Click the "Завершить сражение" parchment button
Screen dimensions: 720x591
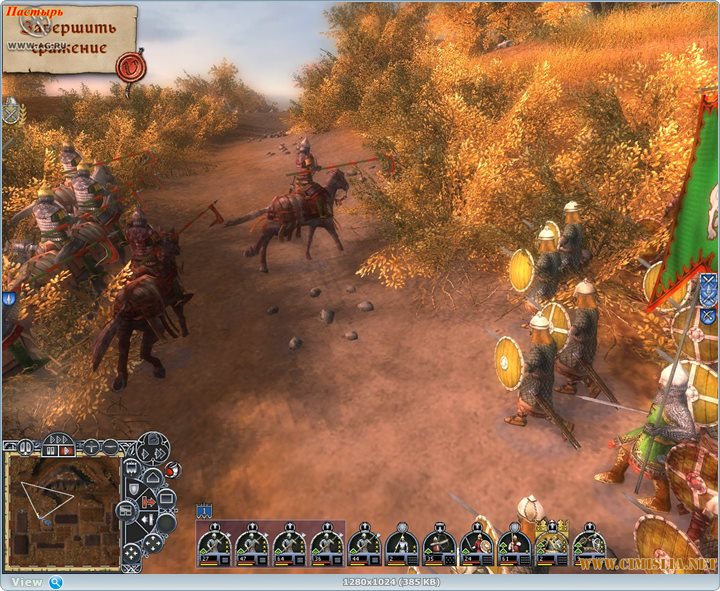pos(68,38)
